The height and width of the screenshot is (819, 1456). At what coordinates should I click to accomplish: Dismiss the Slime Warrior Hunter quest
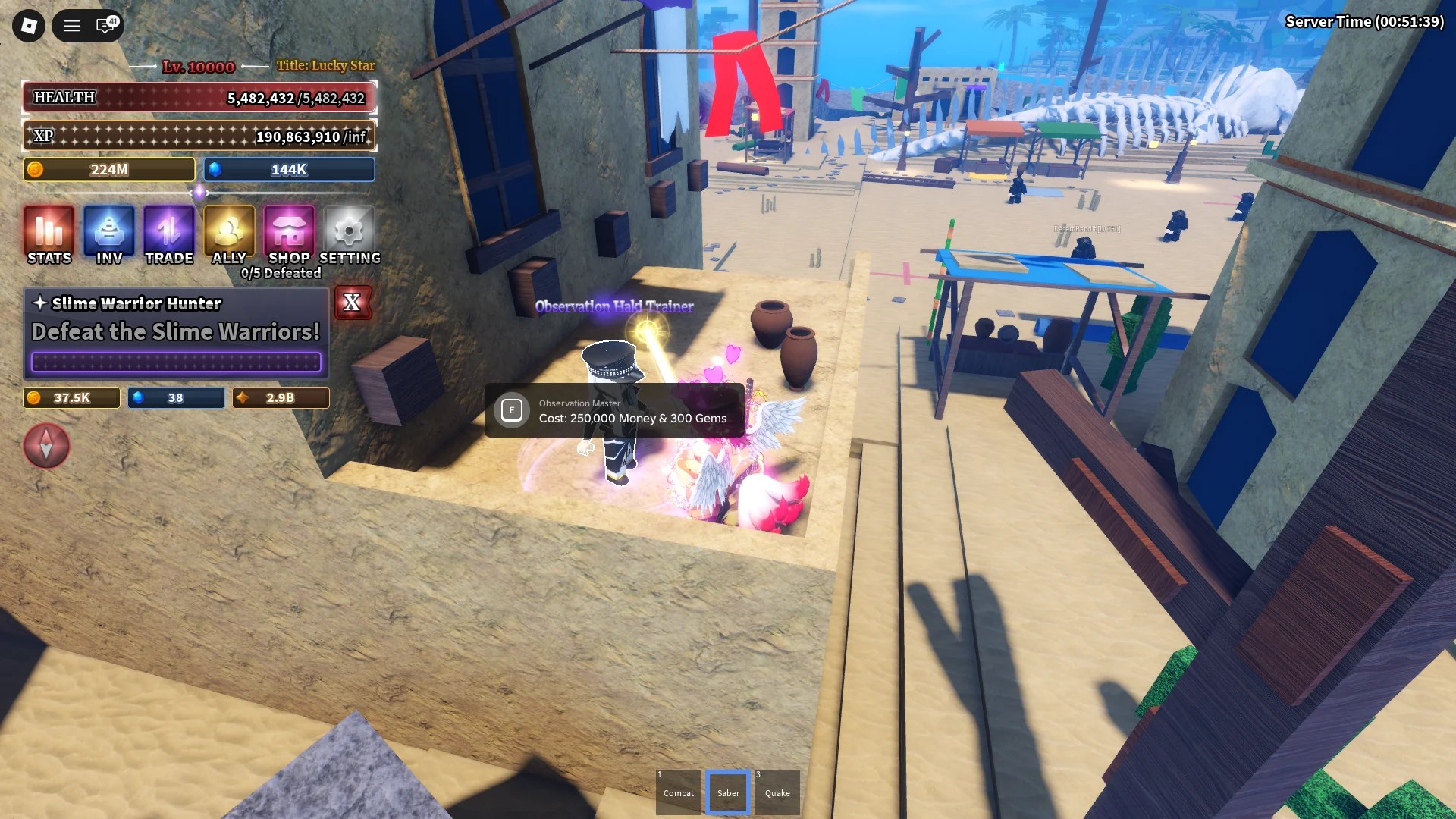353,303
